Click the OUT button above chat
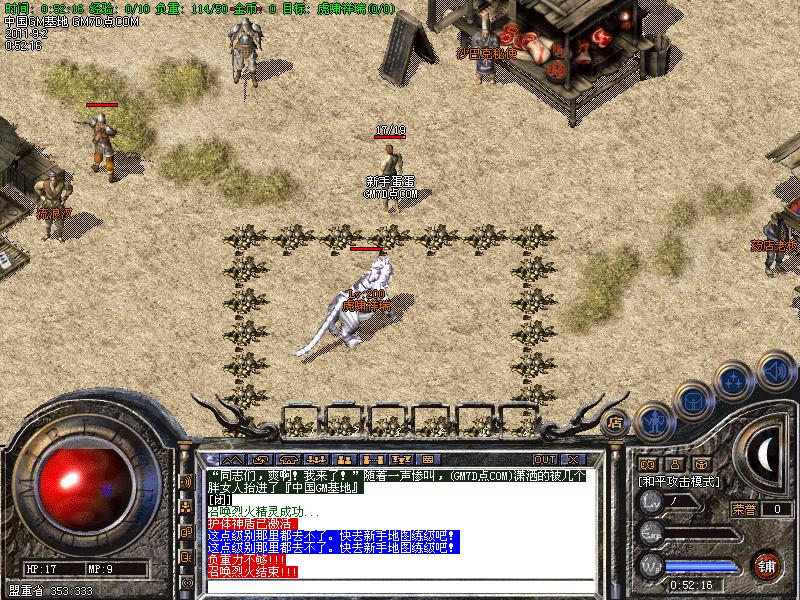Viewport: 800px width, 600px height. (x=545, y=460)
